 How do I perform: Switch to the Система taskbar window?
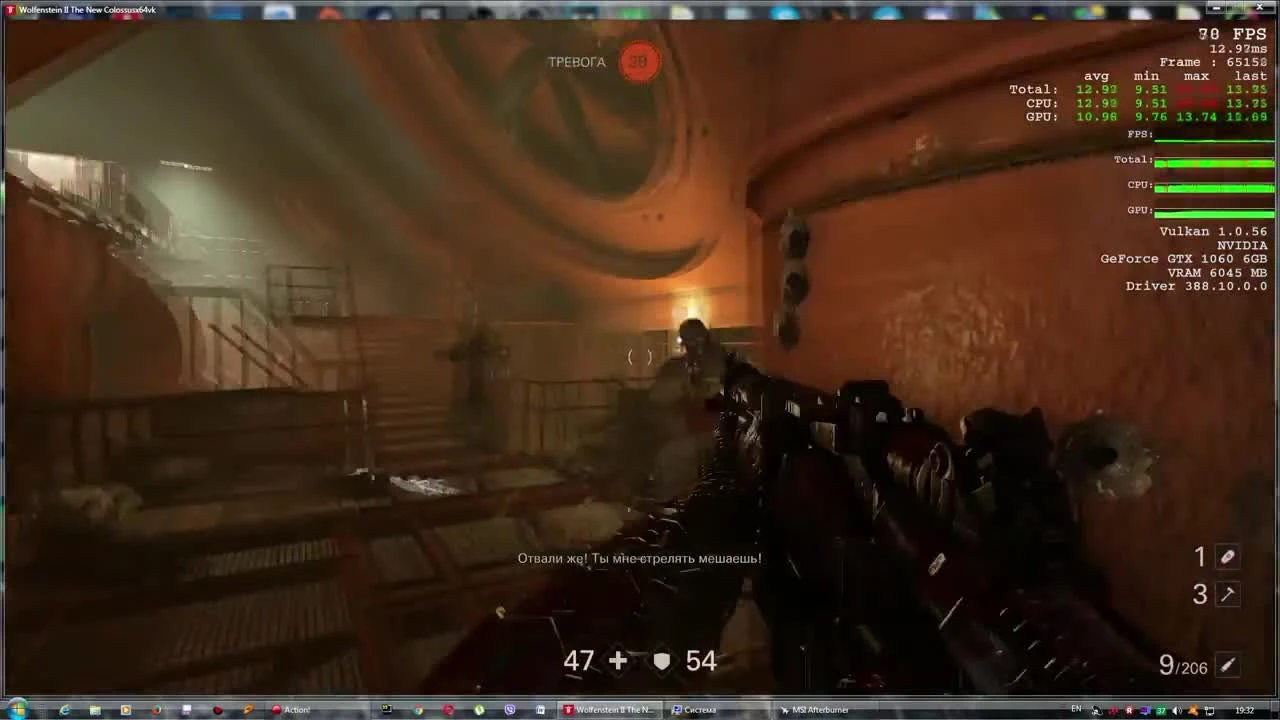700,709
